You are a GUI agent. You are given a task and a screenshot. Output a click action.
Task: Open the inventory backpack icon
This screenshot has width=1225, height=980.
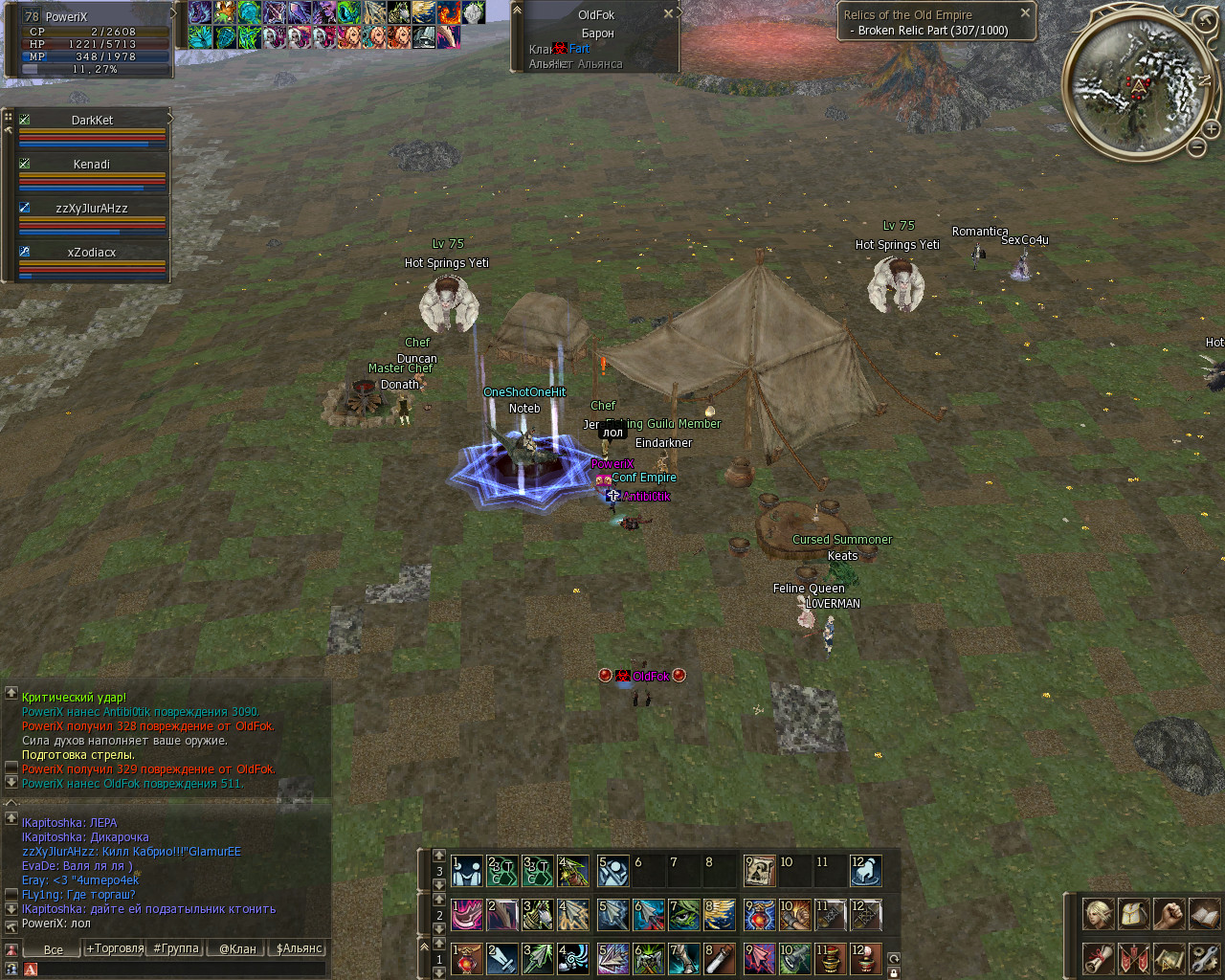click(x=1133, y=914)
